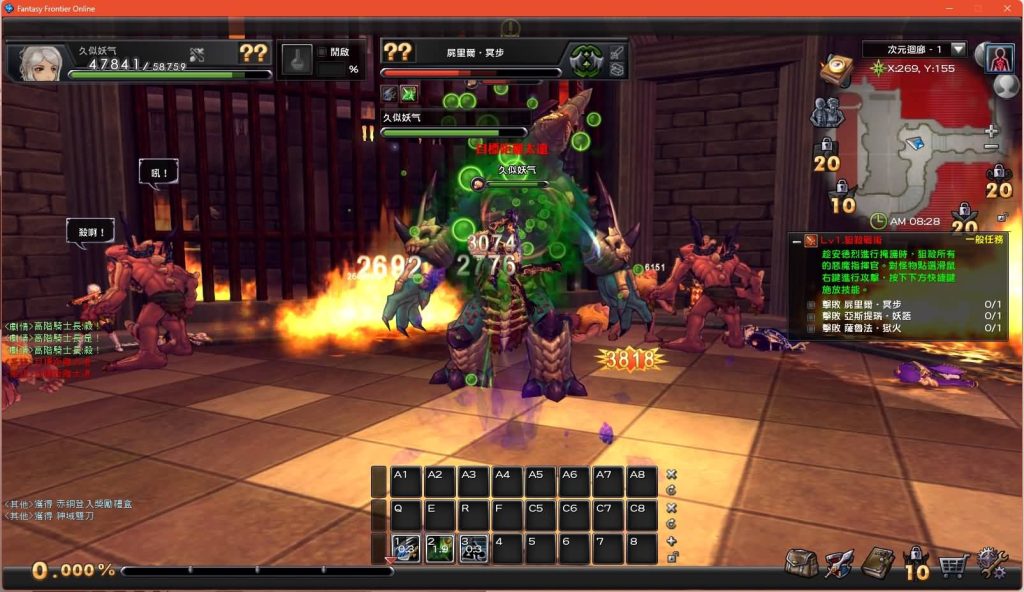1024x592 pixels.
Task: Open the green journal book
Action: [877, 563]
